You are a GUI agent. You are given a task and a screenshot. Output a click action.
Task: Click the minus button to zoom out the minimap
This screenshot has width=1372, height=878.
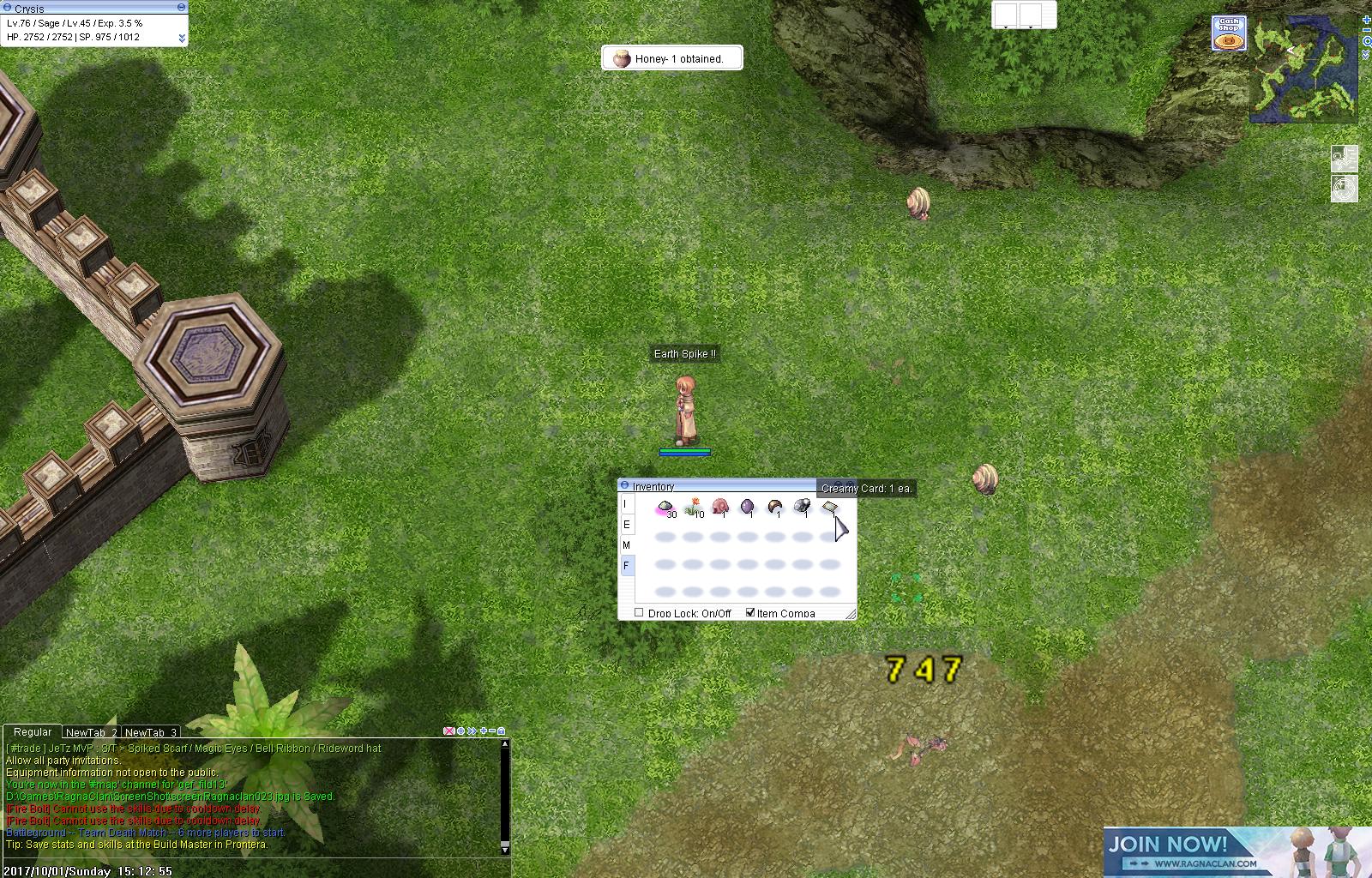click(1366, 30)
